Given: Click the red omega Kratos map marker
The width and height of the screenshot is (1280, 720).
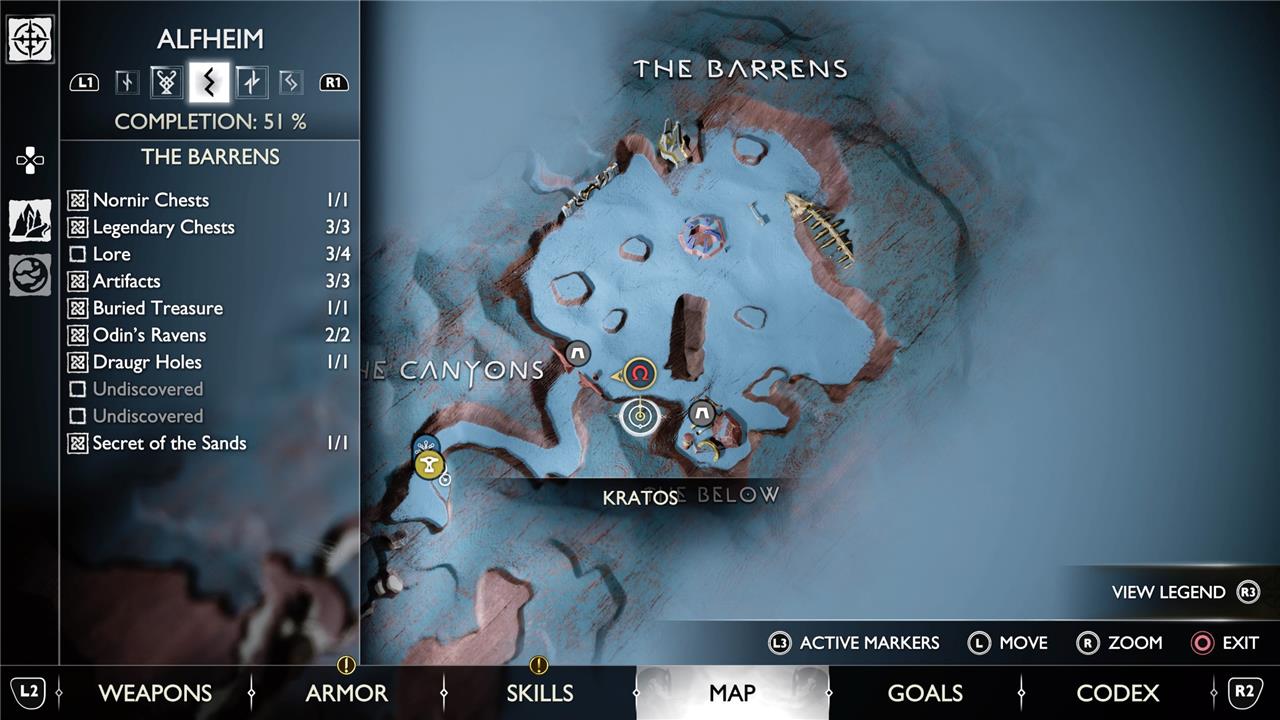Looking at the screenshot, I should (x=640, y=374).
